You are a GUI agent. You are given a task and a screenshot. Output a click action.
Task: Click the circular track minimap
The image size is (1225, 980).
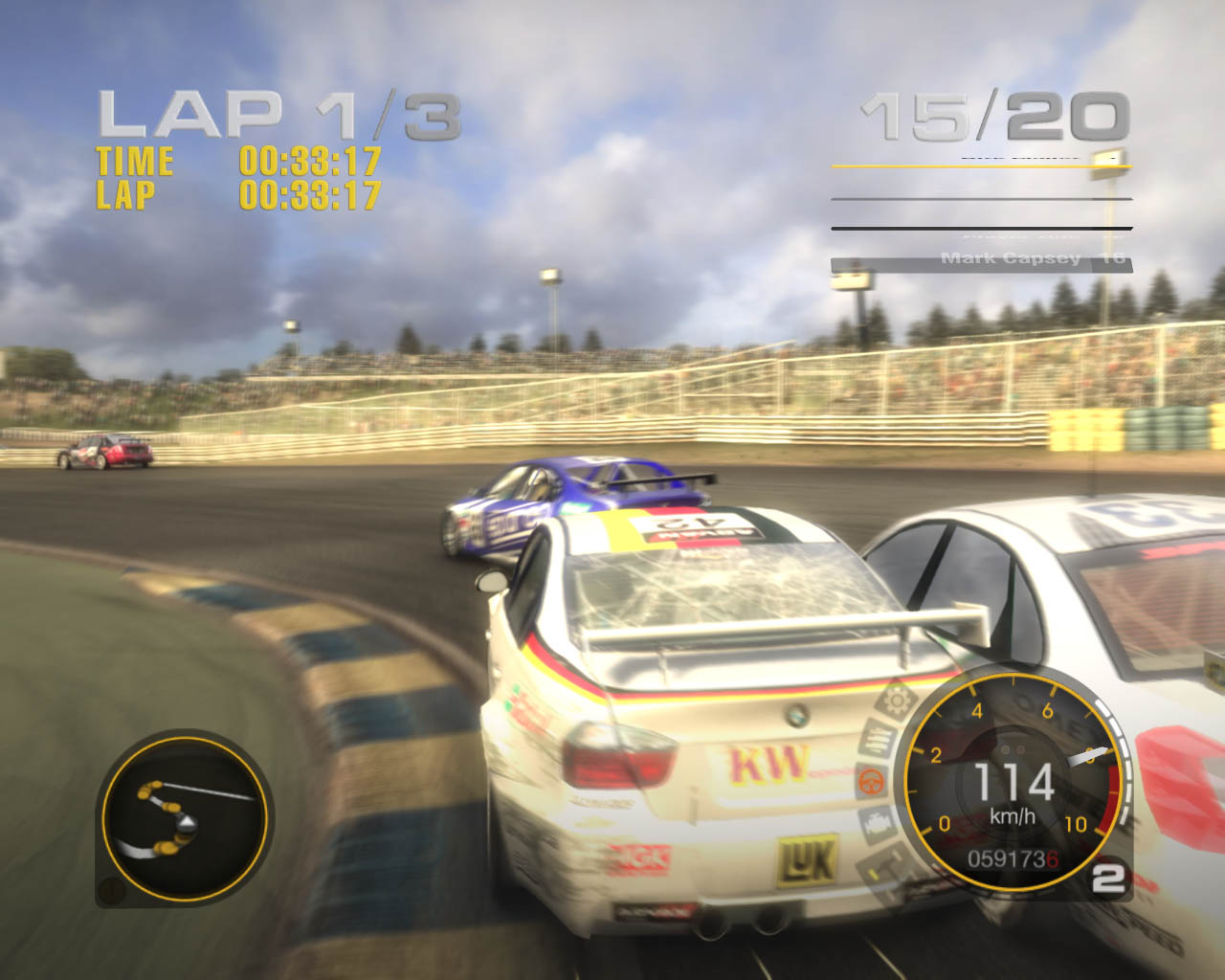click(185, 818)
